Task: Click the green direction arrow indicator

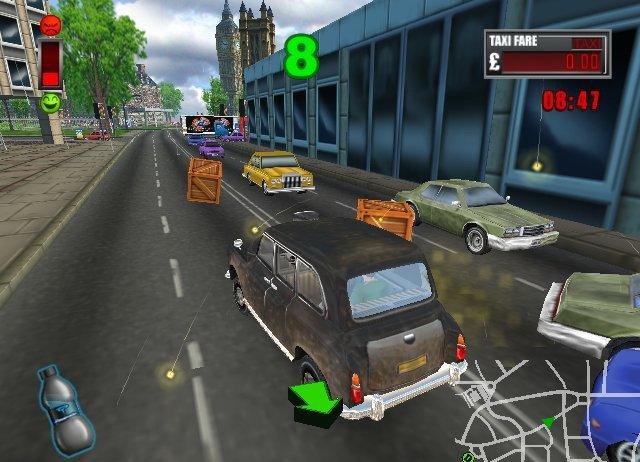Action: 315,403
